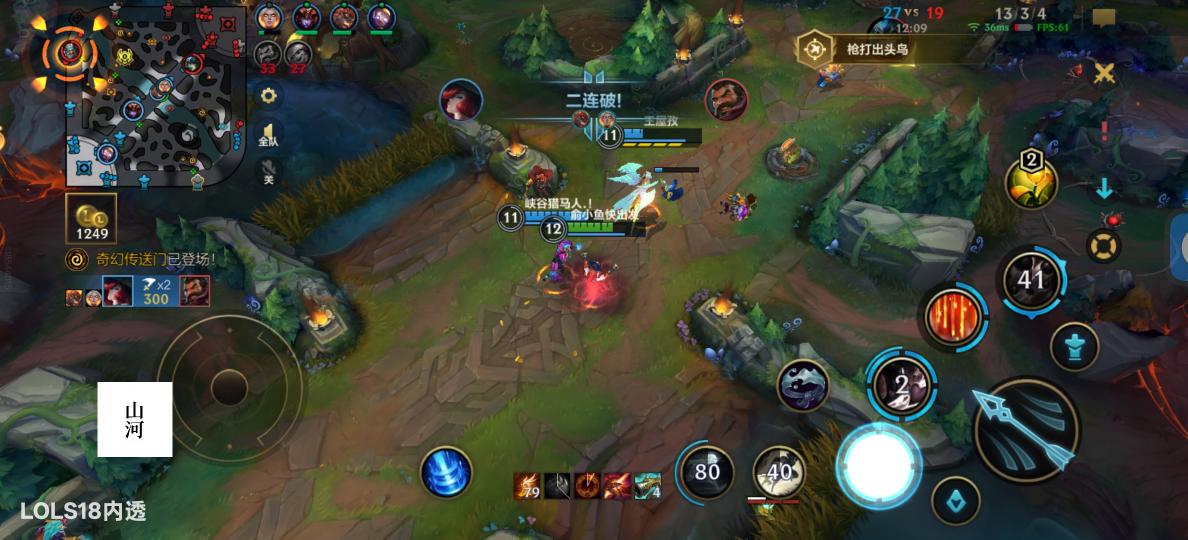
Task: Tap the ability on 40 cooldown
Action: [x=779, y=471]
